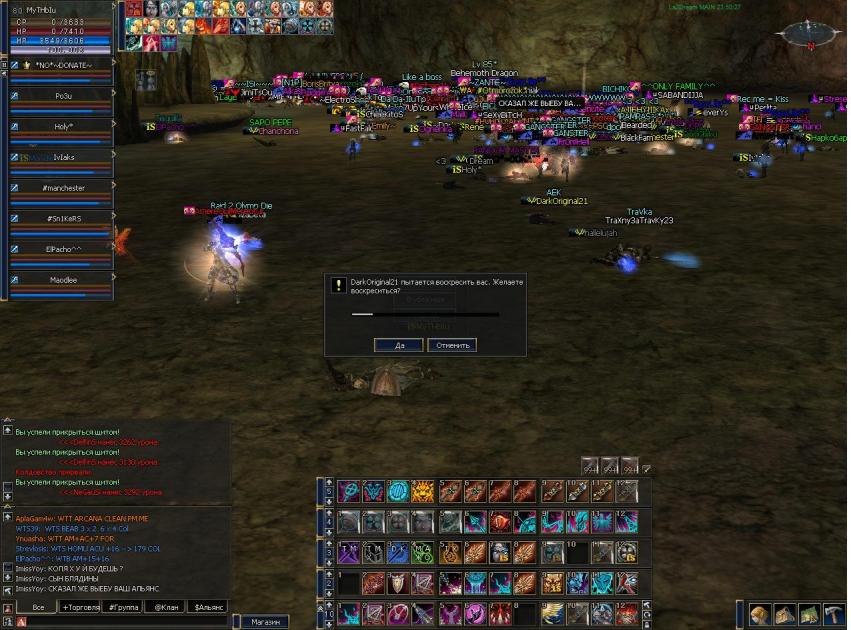Select party member #manchester

tap(64, 187)
